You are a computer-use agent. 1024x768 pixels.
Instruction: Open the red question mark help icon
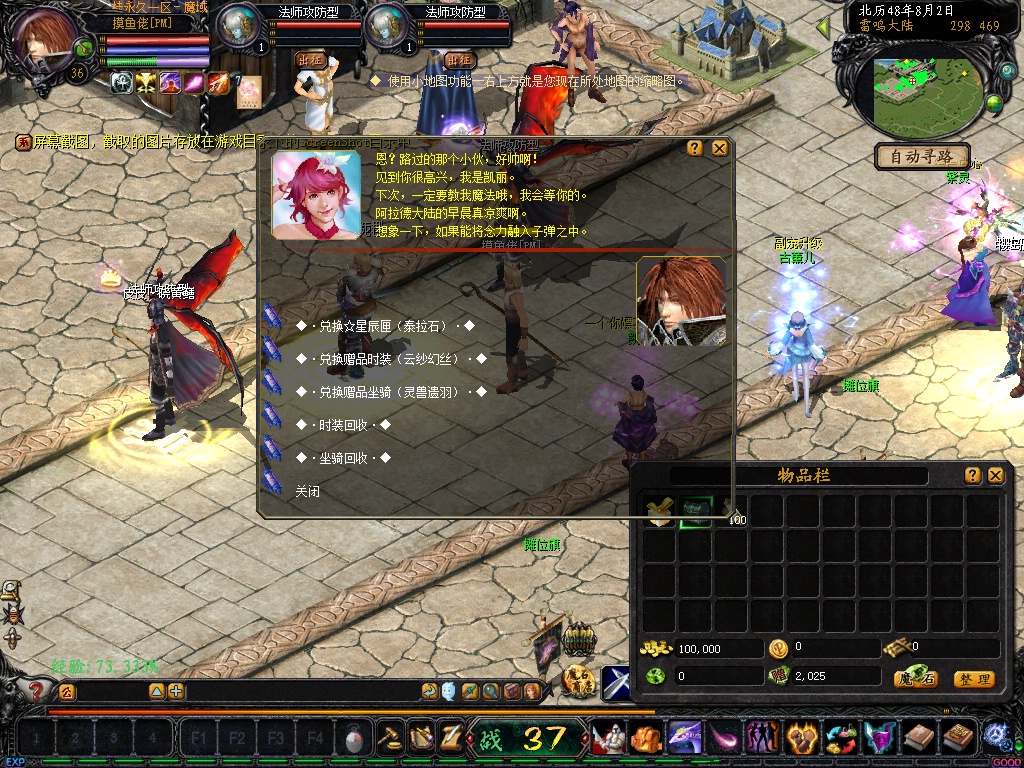[36, 690]
